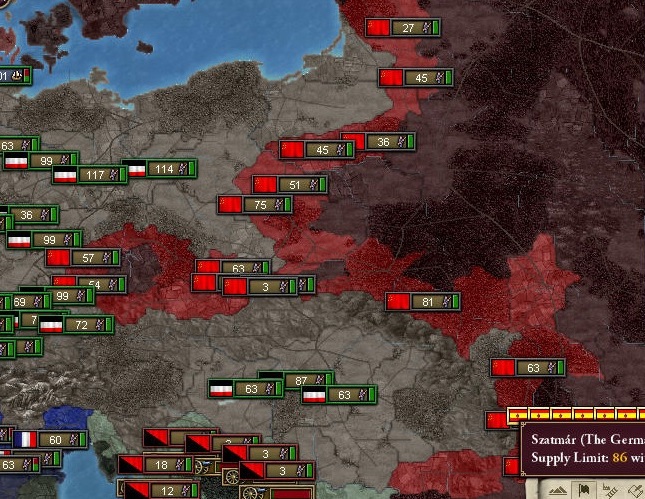Choose the German army with 72 strength
Screen dimensions: 645x499
(x=76, y=325)
